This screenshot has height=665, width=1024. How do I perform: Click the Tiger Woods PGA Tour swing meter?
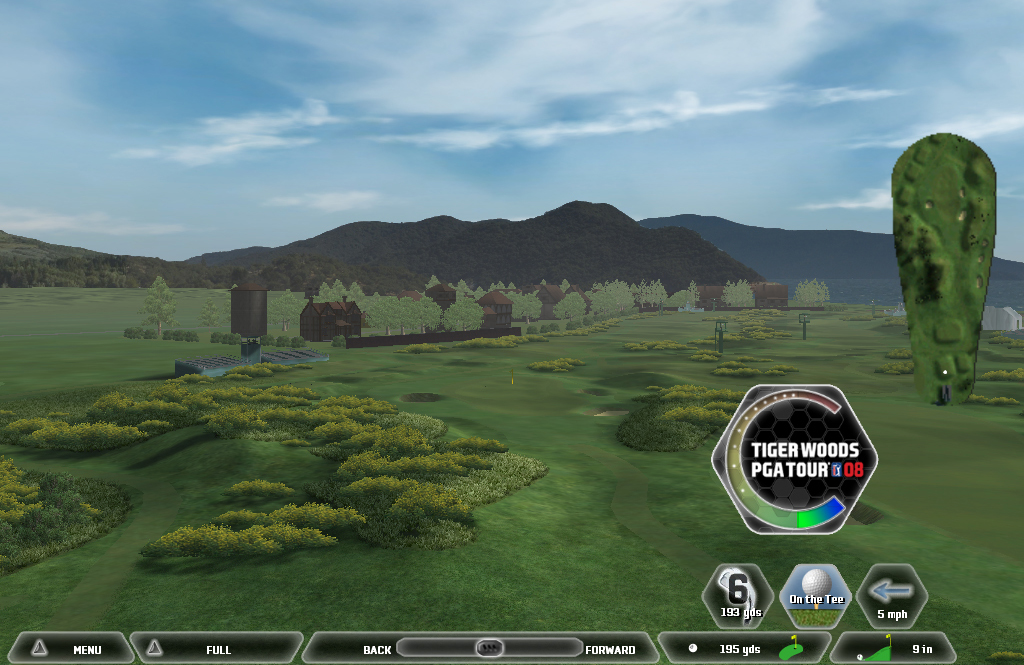(x=794, y=459)
